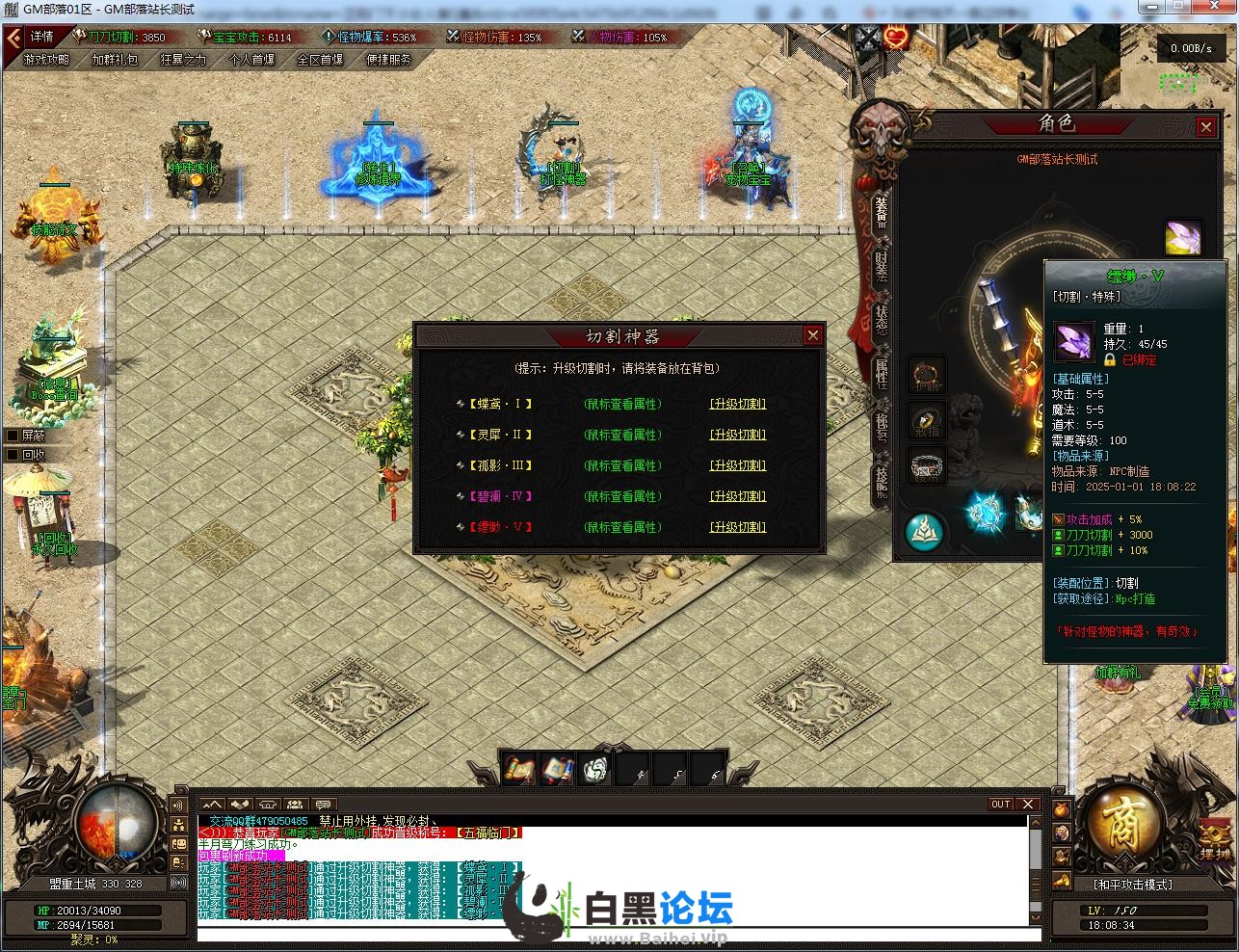Select the 狂暴之力 menu entry

click(x=183, y=59)
